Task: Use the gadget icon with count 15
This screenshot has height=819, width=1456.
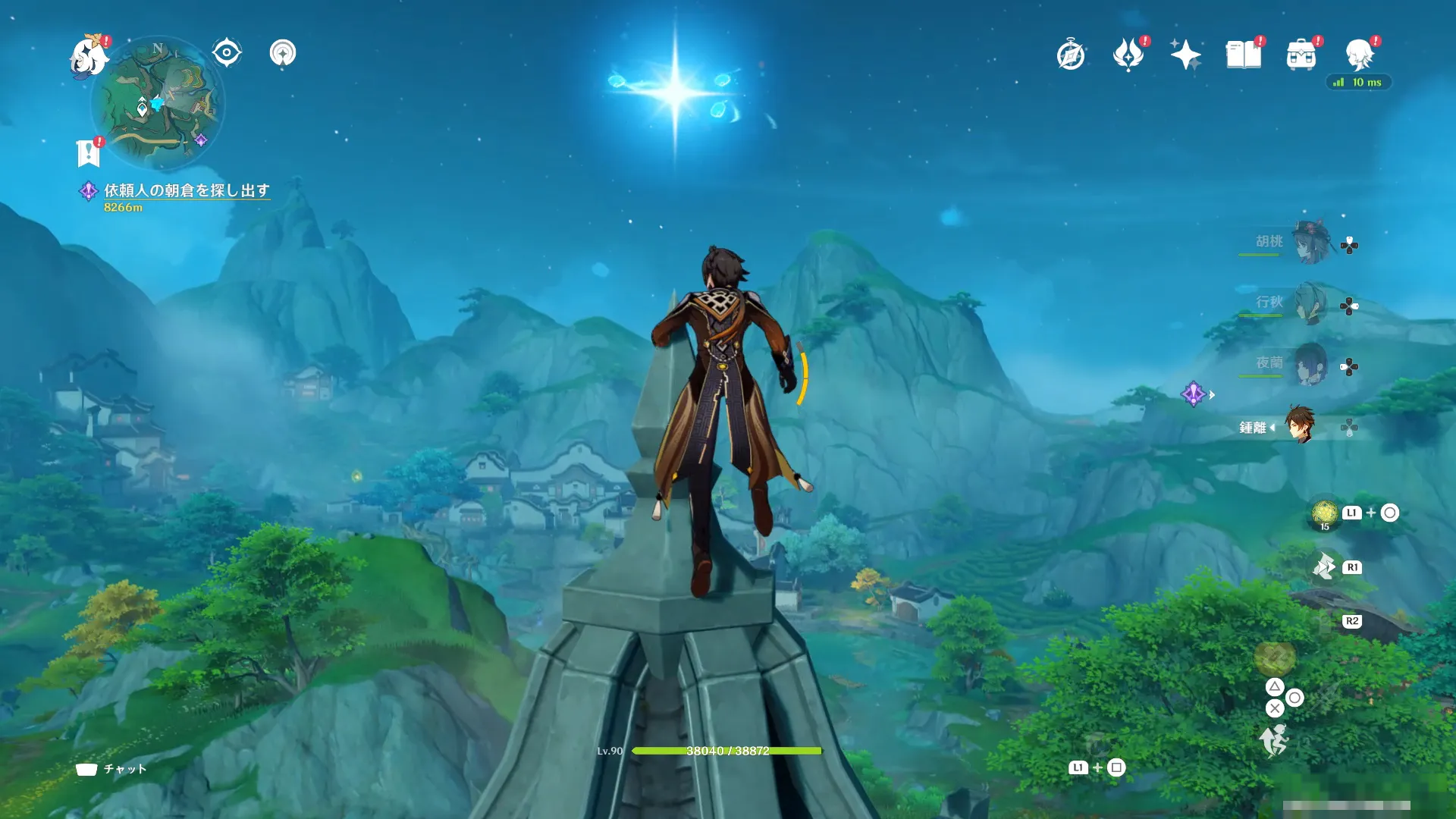Action: (1324, 513)
